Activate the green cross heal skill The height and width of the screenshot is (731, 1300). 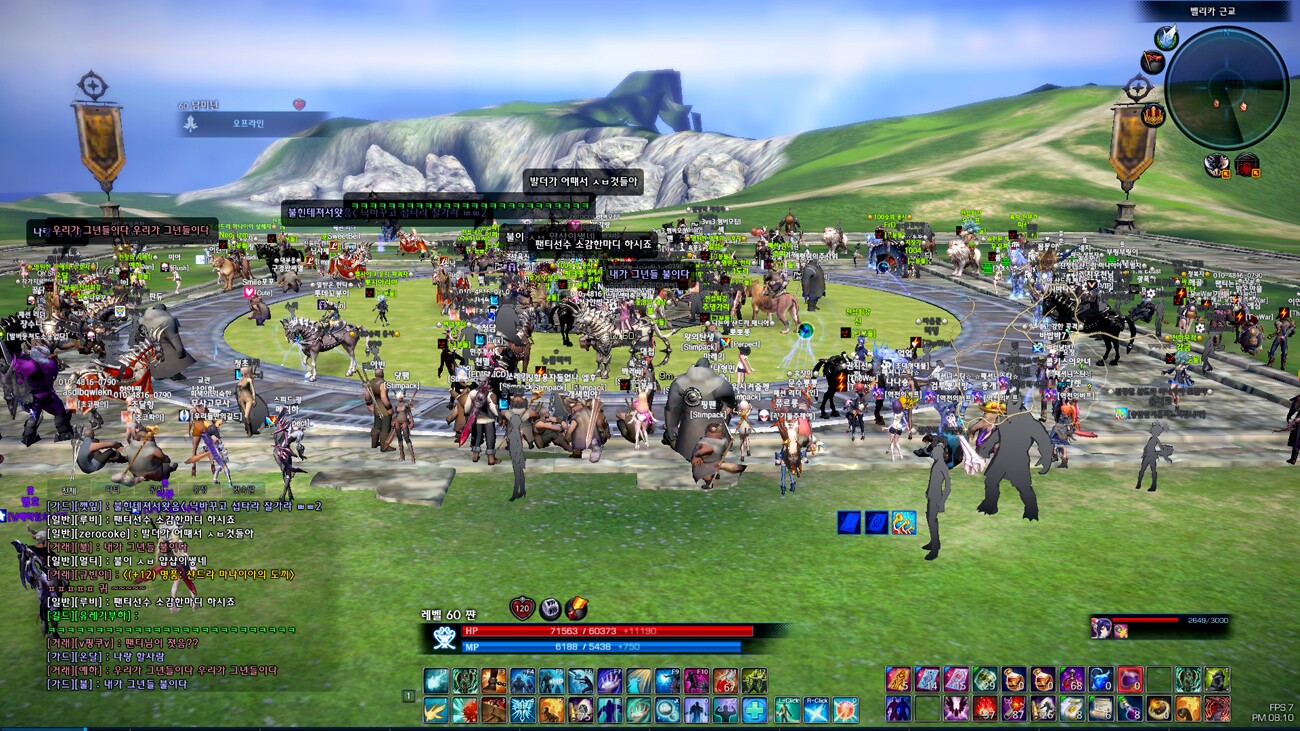coord(755,710)
